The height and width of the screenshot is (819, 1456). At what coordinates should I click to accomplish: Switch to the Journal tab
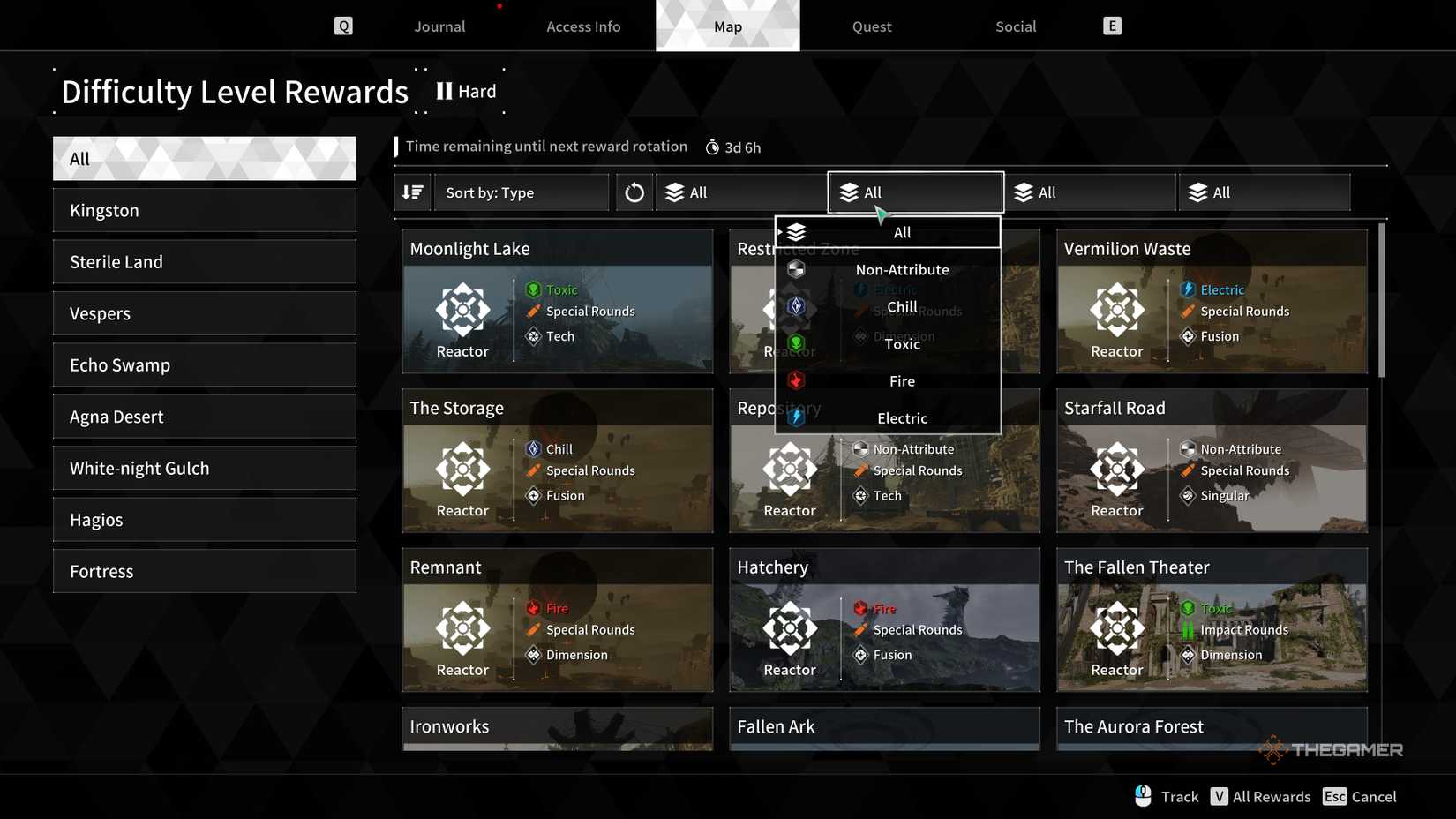439,26
